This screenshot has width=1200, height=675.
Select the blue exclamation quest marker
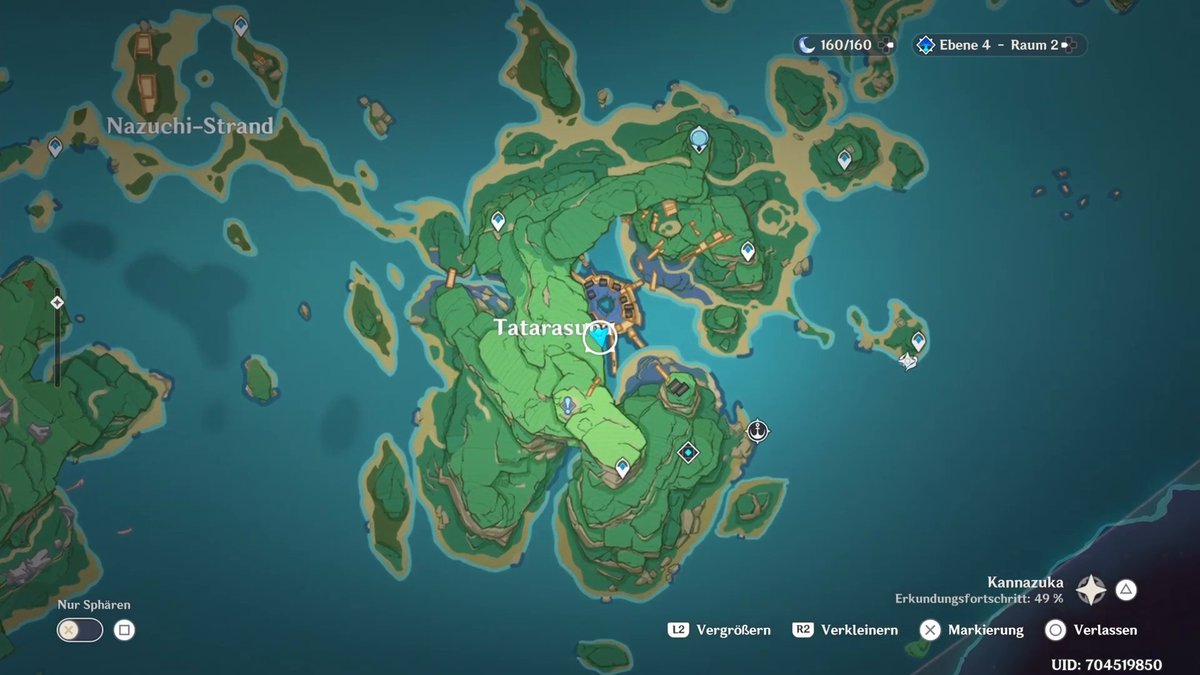(x=568, y=406)
